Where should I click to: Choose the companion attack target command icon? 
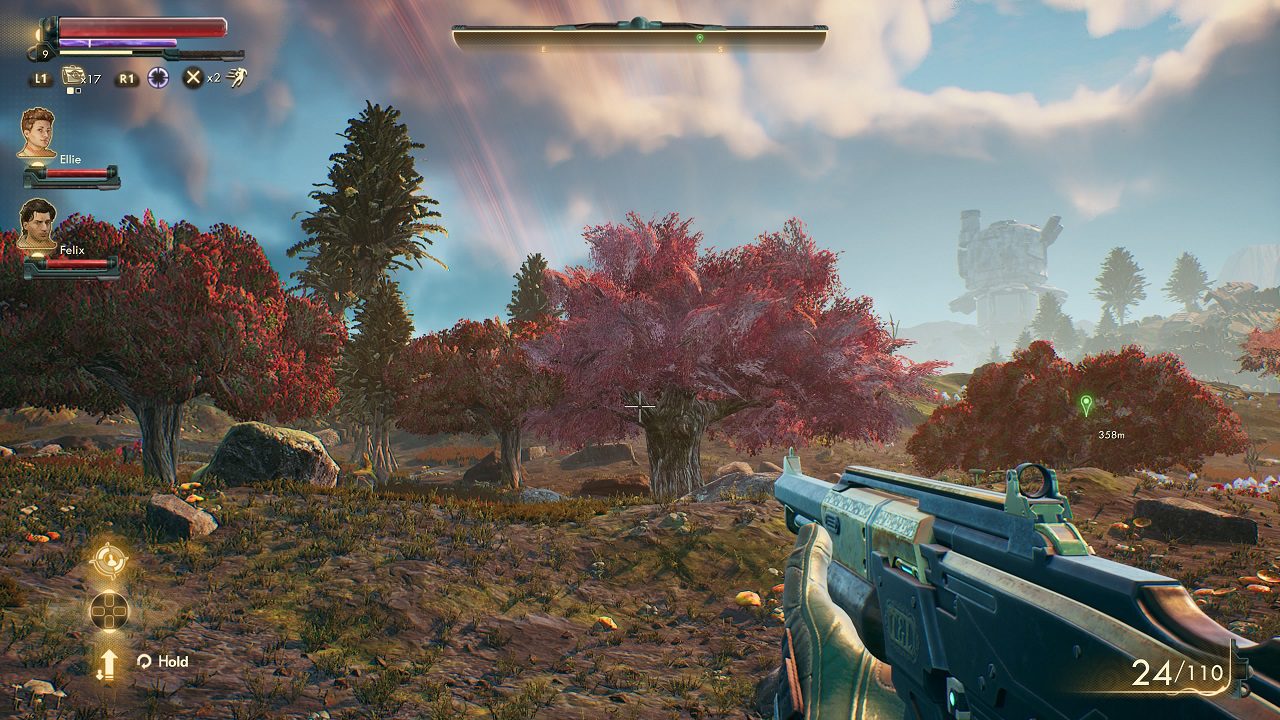108,560
